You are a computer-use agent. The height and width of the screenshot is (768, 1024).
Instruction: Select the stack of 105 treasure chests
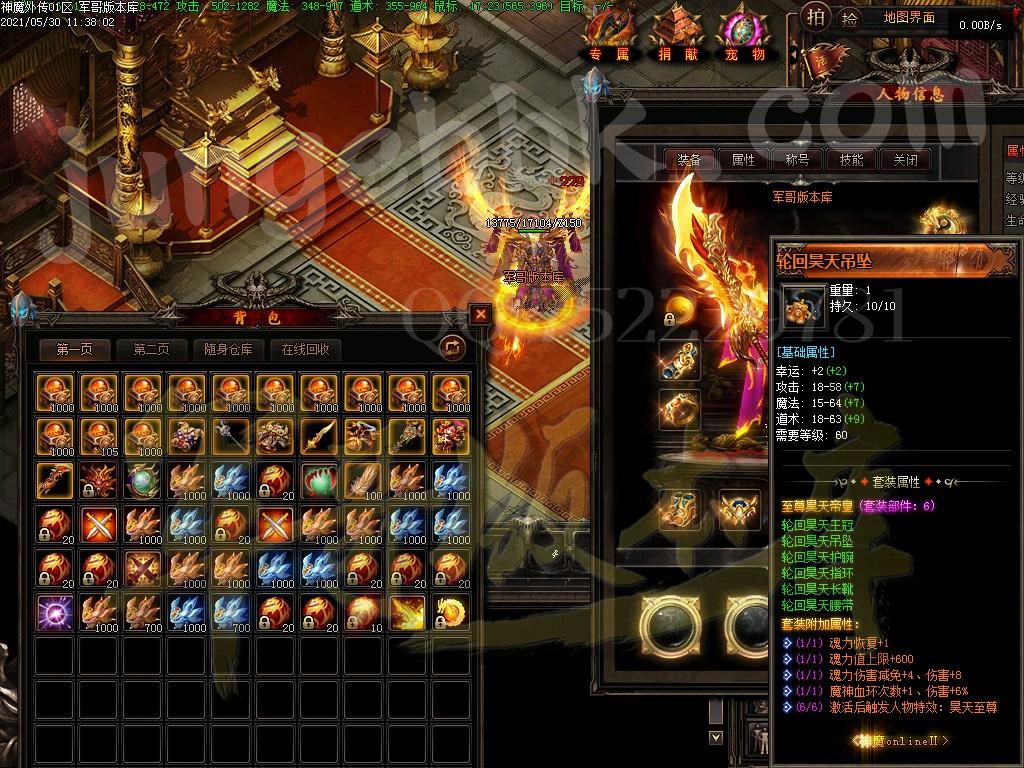98,435
